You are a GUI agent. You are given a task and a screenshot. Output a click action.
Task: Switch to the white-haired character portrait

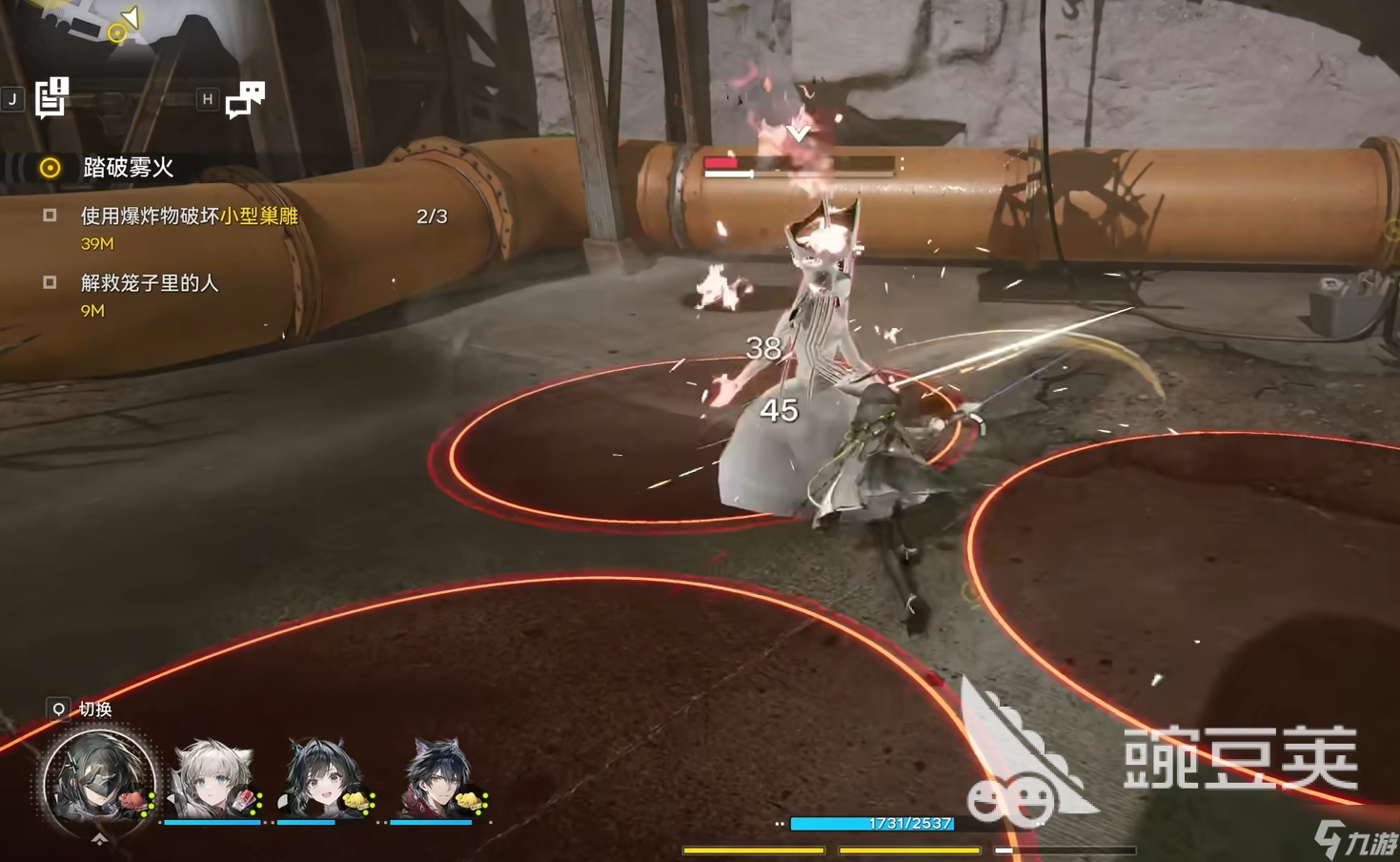pos(213,779)
